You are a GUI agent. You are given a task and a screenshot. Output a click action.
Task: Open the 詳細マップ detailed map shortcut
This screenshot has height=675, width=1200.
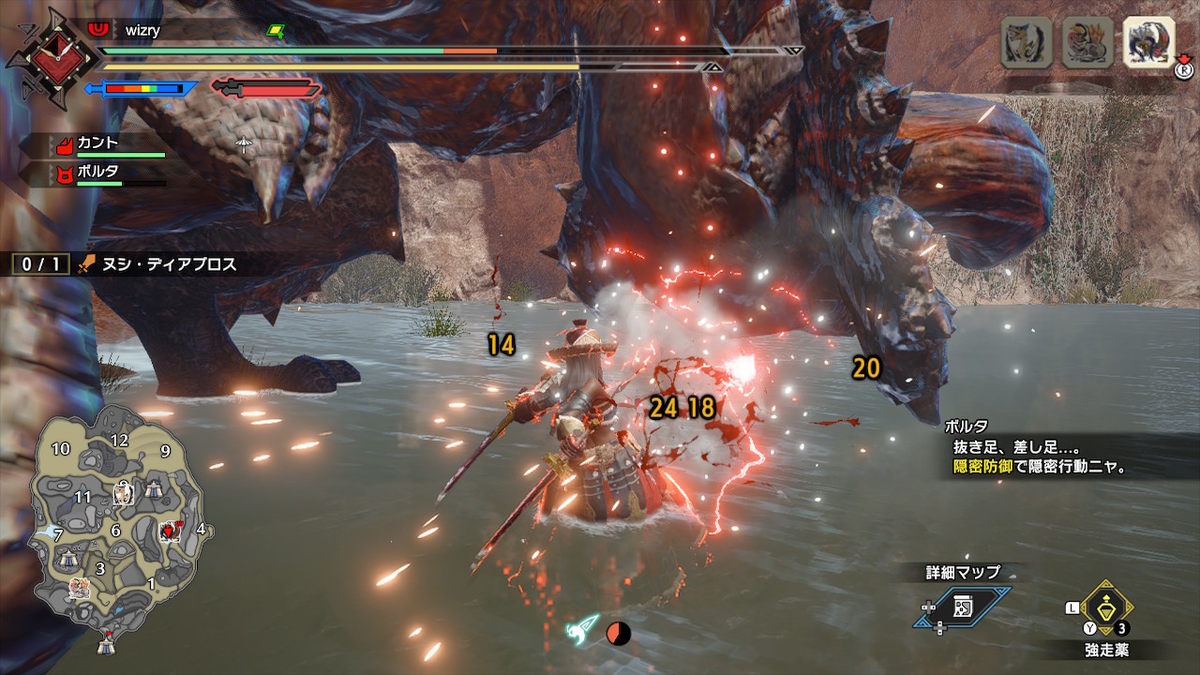(960, 606)
